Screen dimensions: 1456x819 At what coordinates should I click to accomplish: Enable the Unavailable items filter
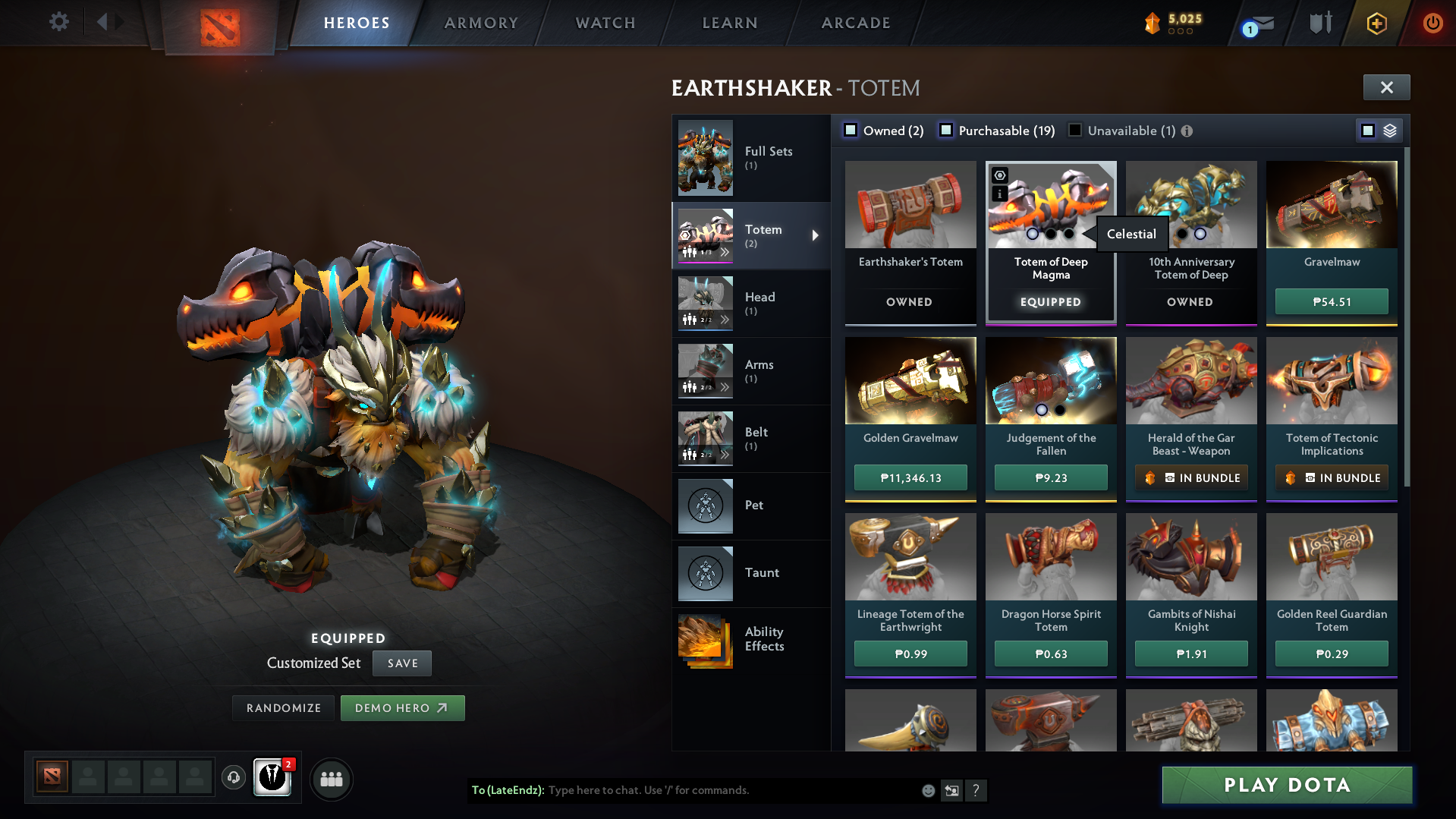(x=1075, y=130)
